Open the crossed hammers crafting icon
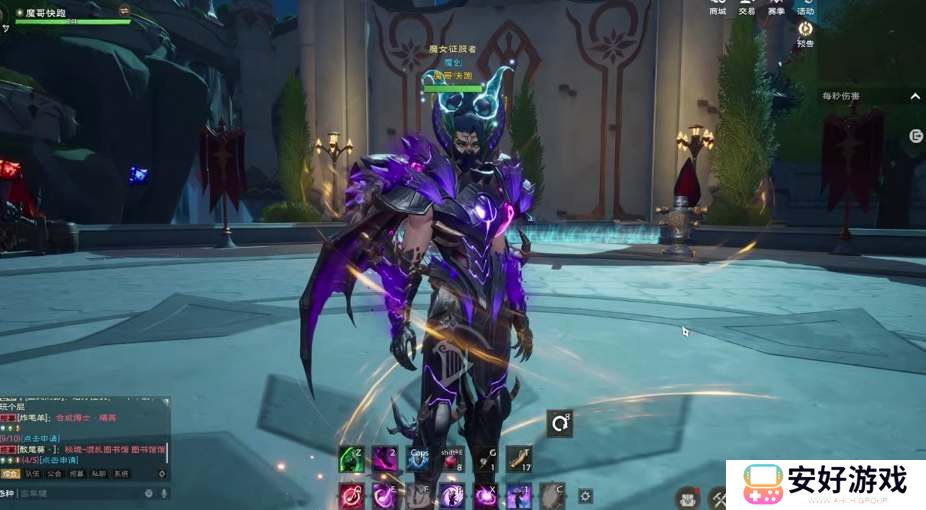The width and height of the screenshot is (926, 510). (718, 497)
